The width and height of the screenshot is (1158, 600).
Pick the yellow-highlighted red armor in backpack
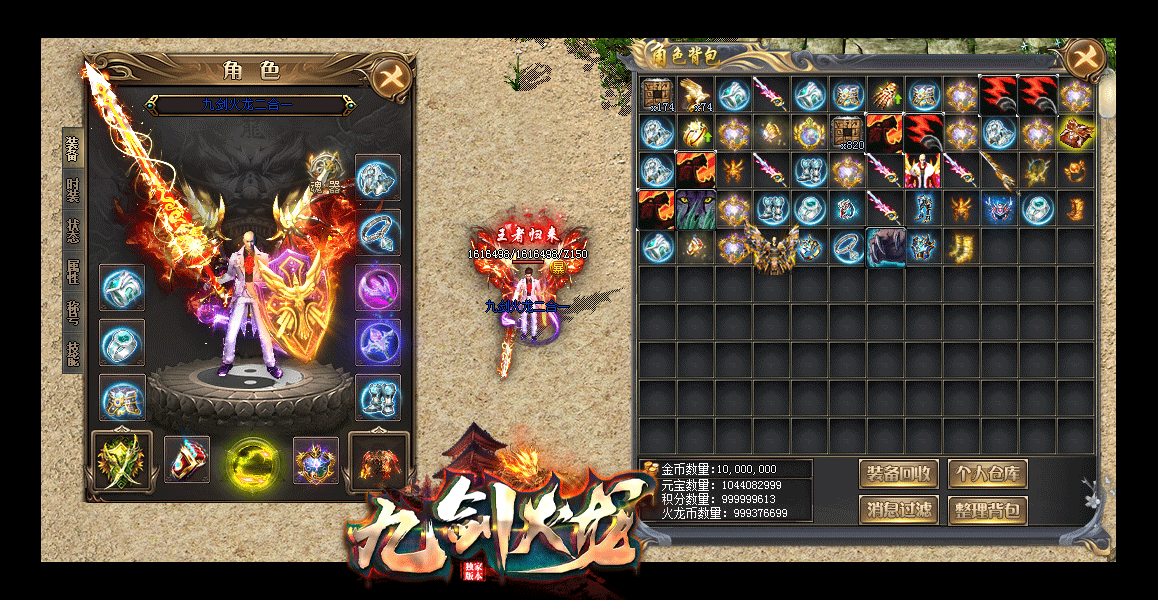click(x=1076, y=132)
